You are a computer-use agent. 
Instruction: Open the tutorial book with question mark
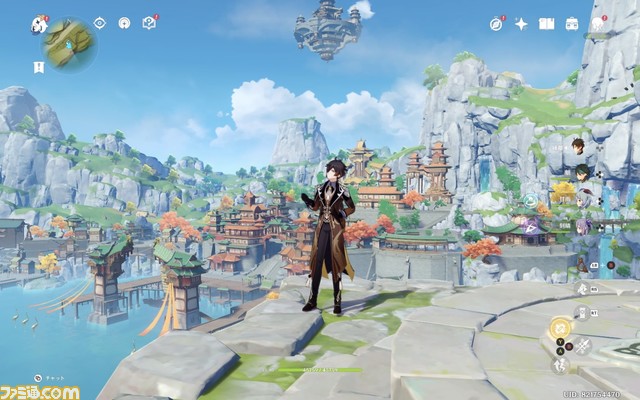150,22
